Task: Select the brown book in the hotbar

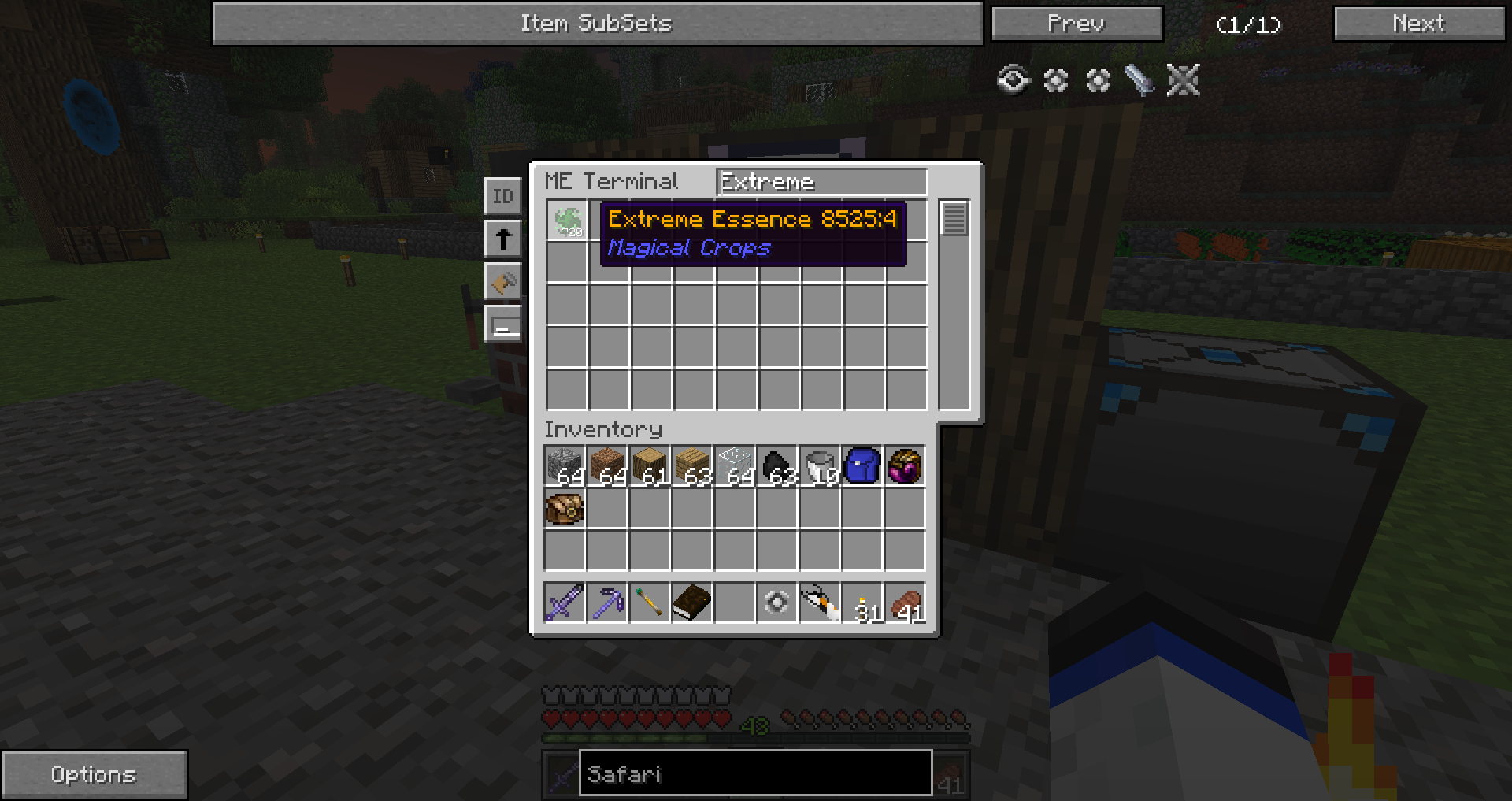Action: point(692,603)
